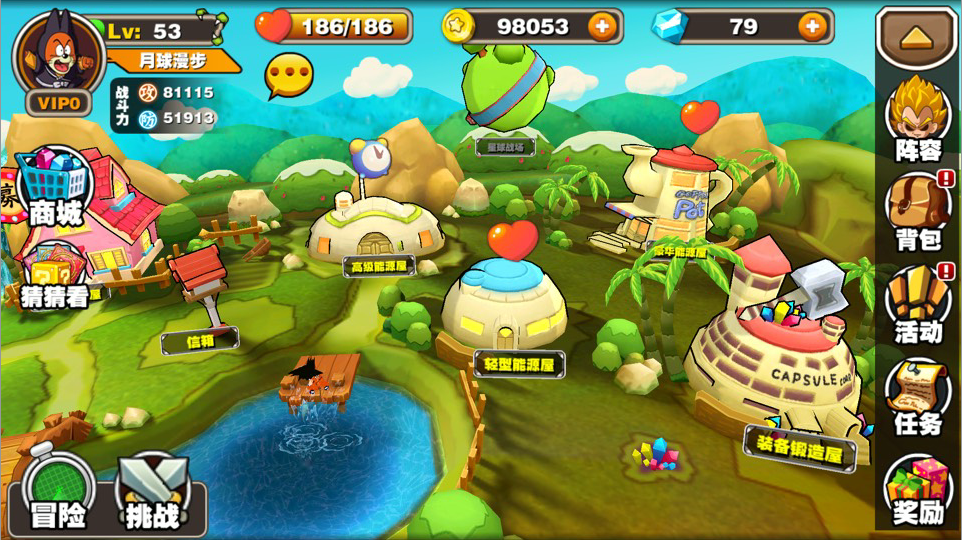Buy diamonds with the plus button
The image size is (962, 540).
coord(814,27)
